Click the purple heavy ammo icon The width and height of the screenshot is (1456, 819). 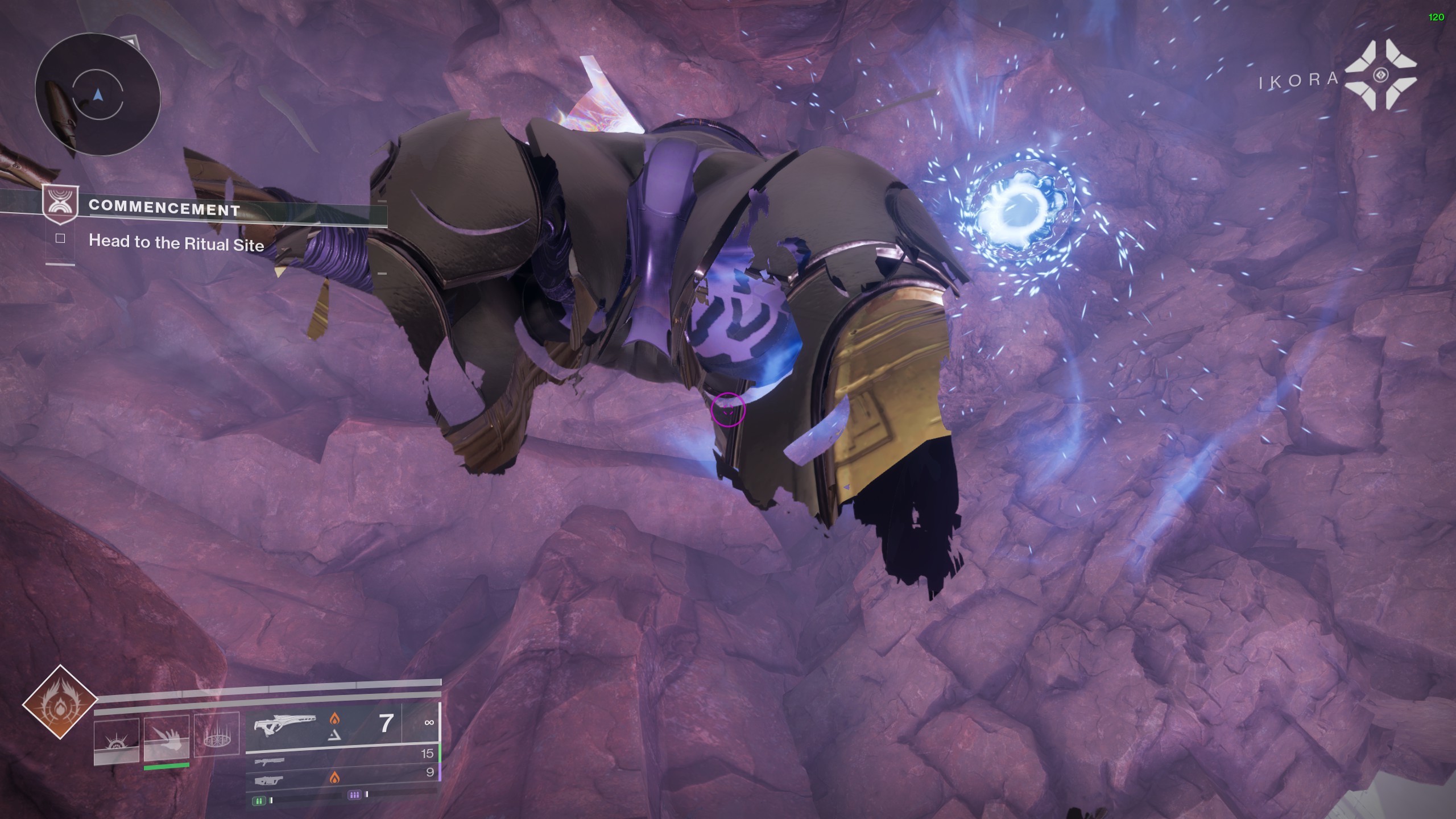click(354, 795)
